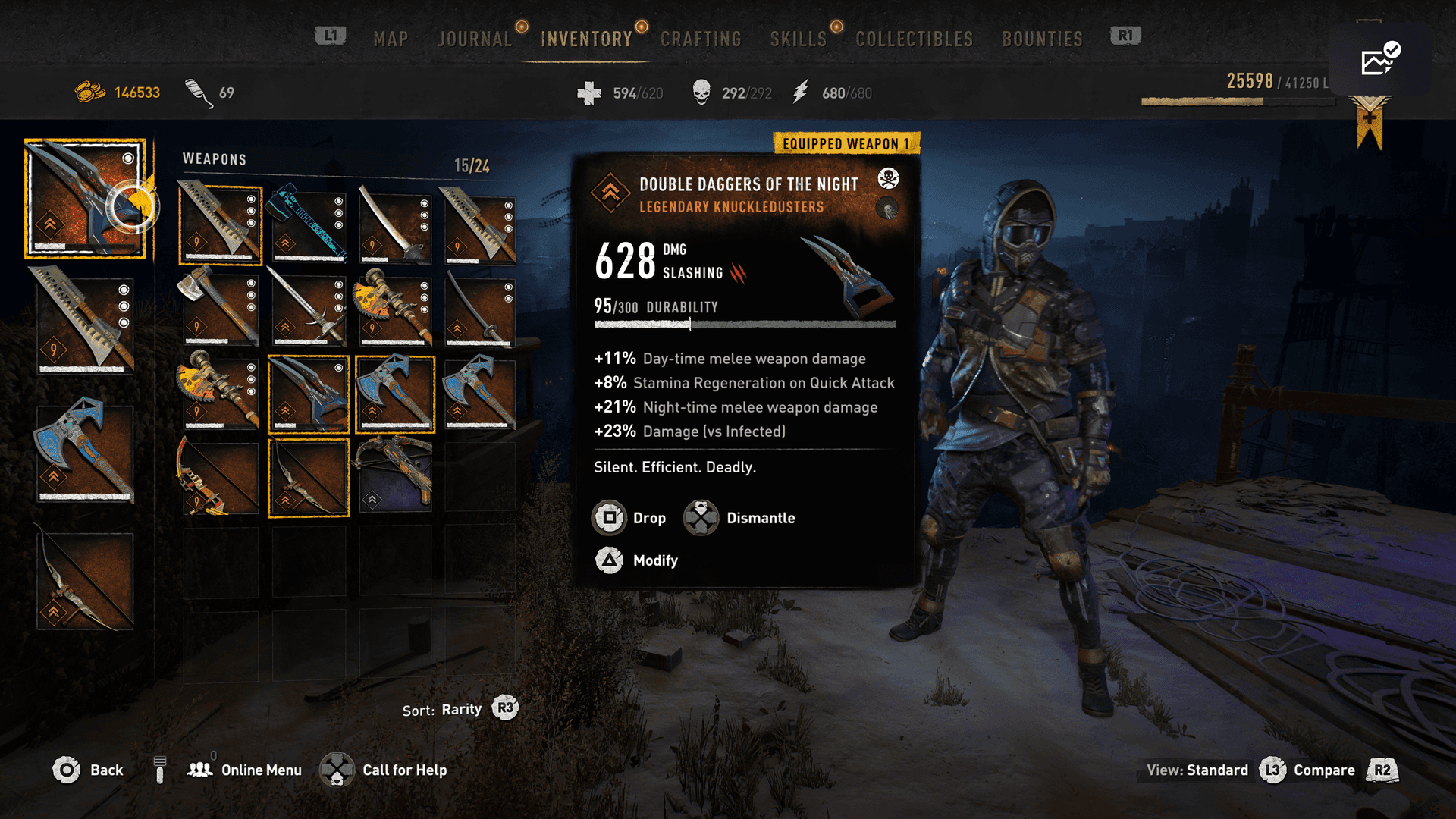The image size is (1456, 819).
Task: Select the Modify triangle icon
Action: click(x=609, y=561)
